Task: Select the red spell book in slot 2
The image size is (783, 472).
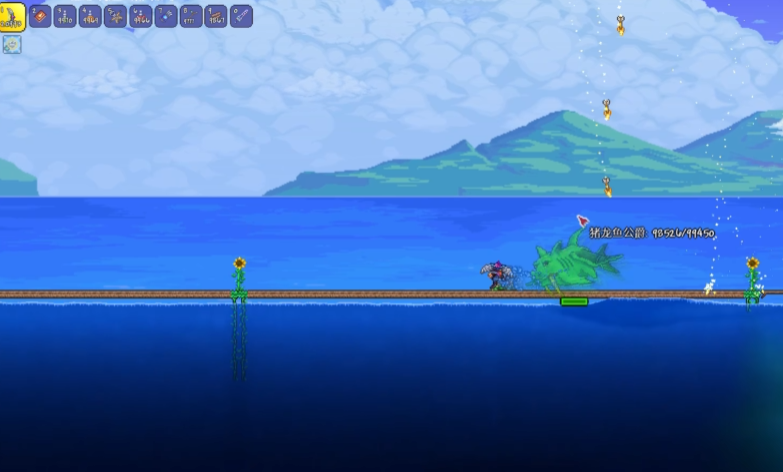Action: pos(40,16)
